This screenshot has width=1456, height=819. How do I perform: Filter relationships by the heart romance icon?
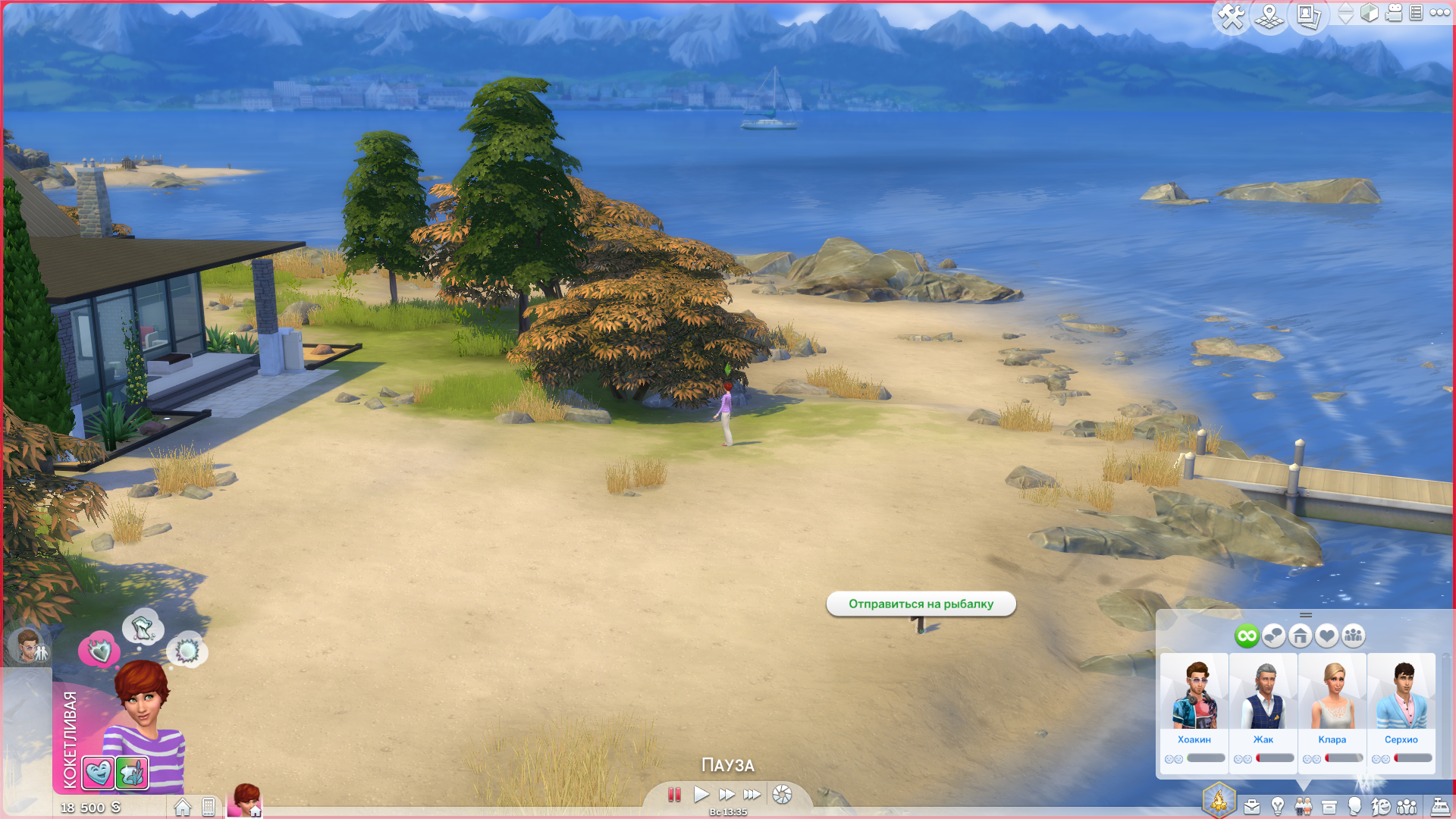point(1326,635)
